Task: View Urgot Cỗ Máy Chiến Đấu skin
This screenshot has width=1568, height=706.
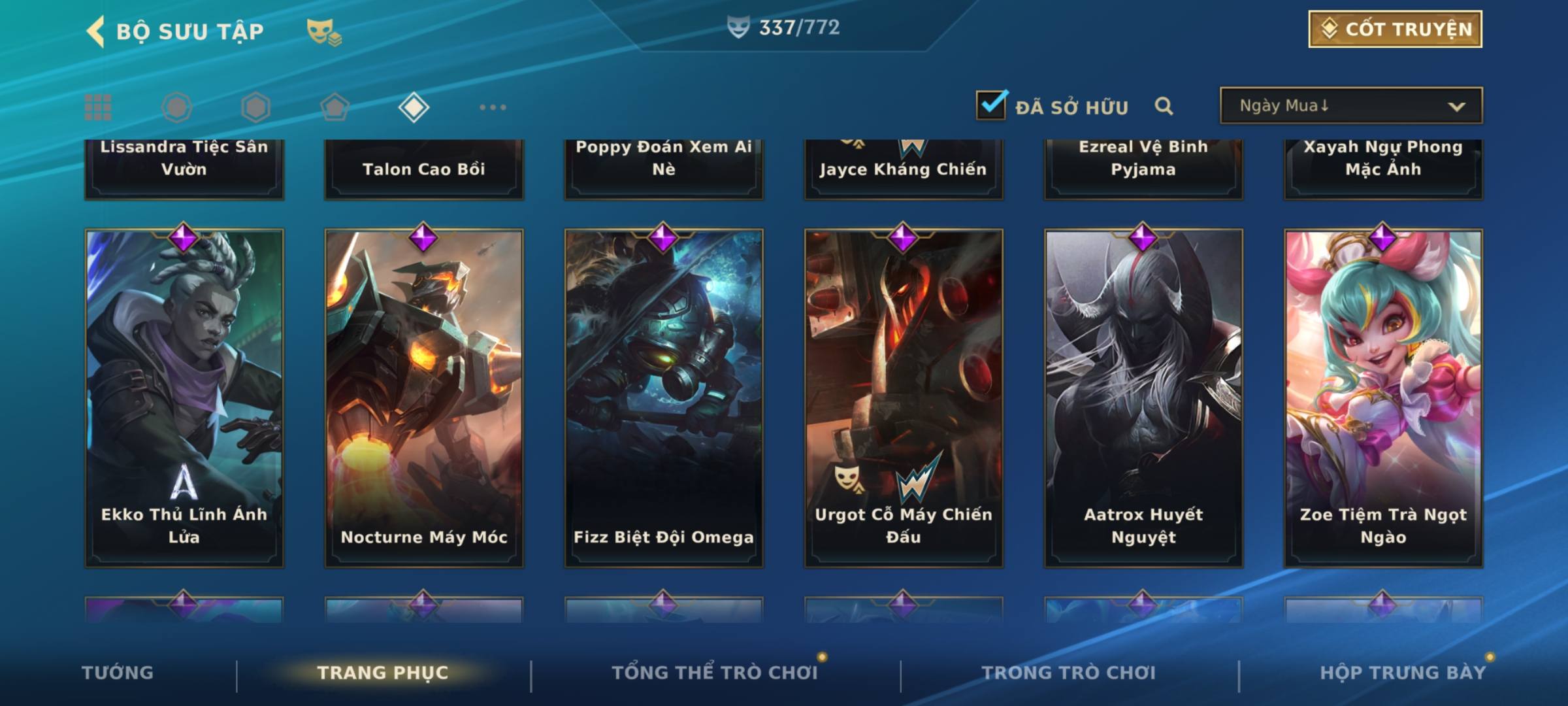Action: coord(904,397)
